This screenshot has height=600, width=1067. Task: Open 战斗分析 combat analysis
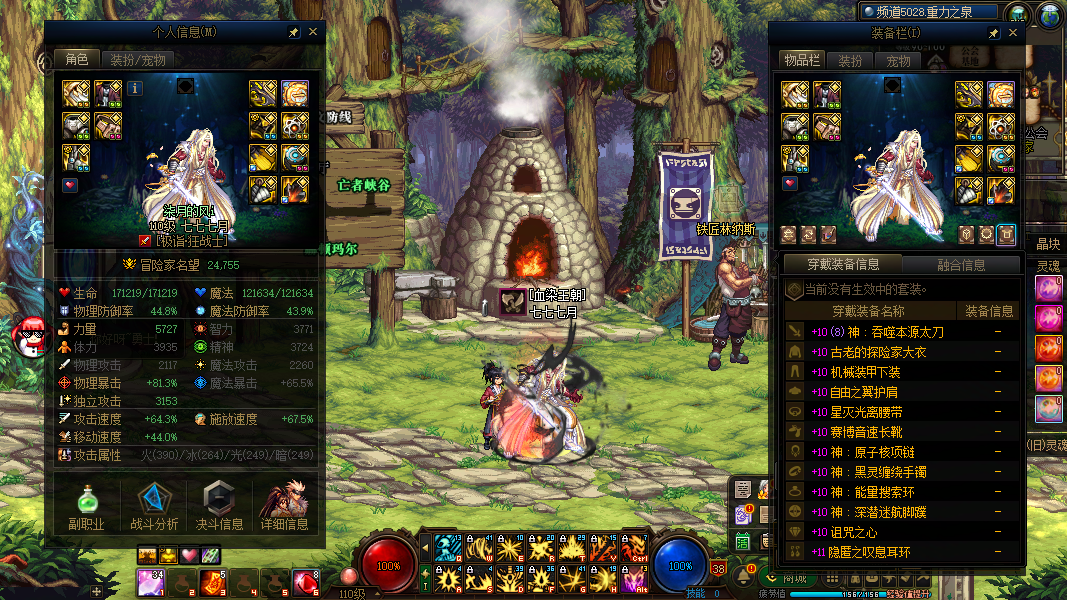coord(154,505)
